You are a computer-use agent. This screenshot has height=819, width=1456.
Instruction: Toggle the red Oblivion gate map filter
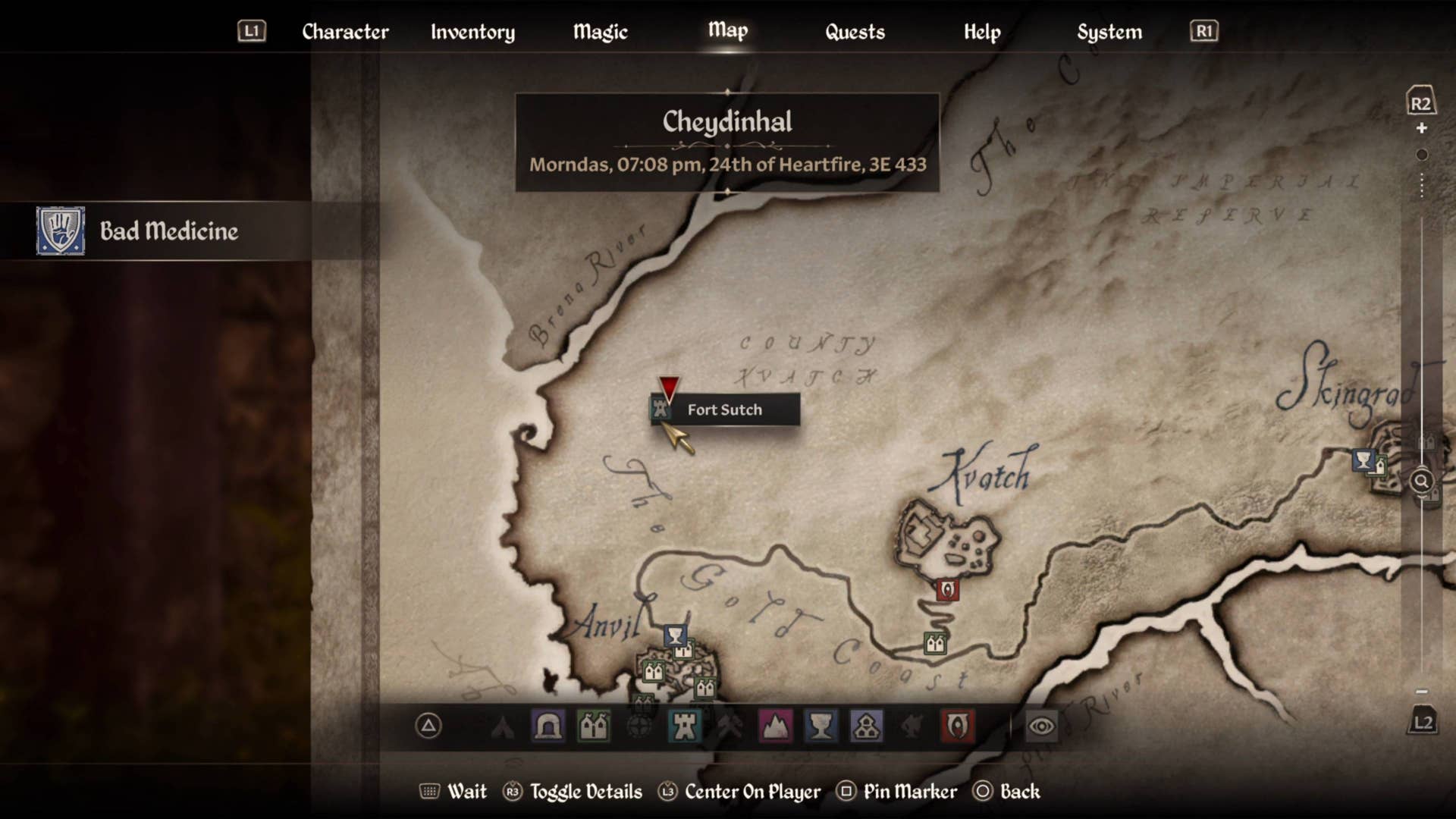click(x=957, y=726)
